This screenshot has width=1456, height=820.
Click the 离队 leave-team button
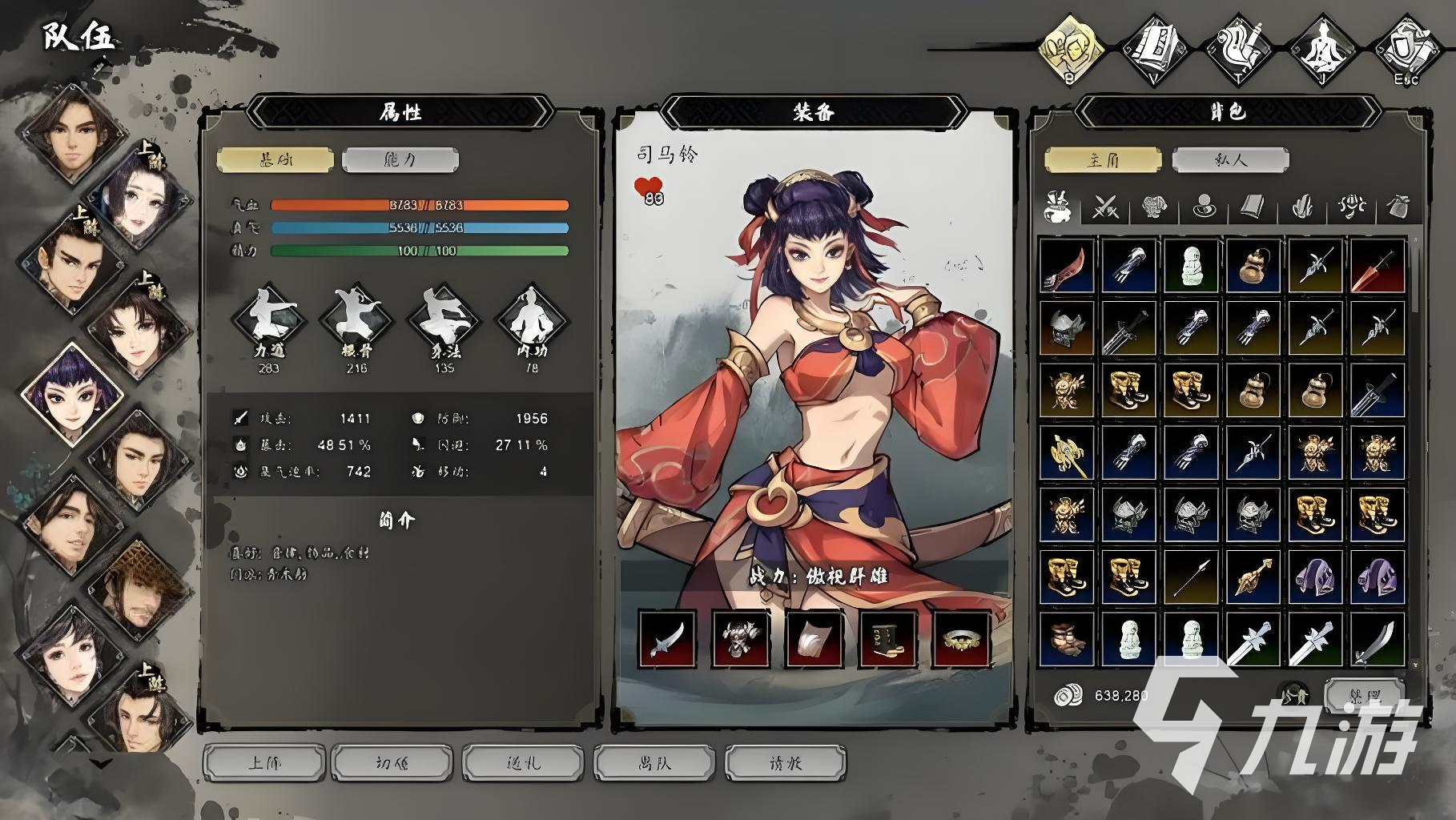point(654,762)
